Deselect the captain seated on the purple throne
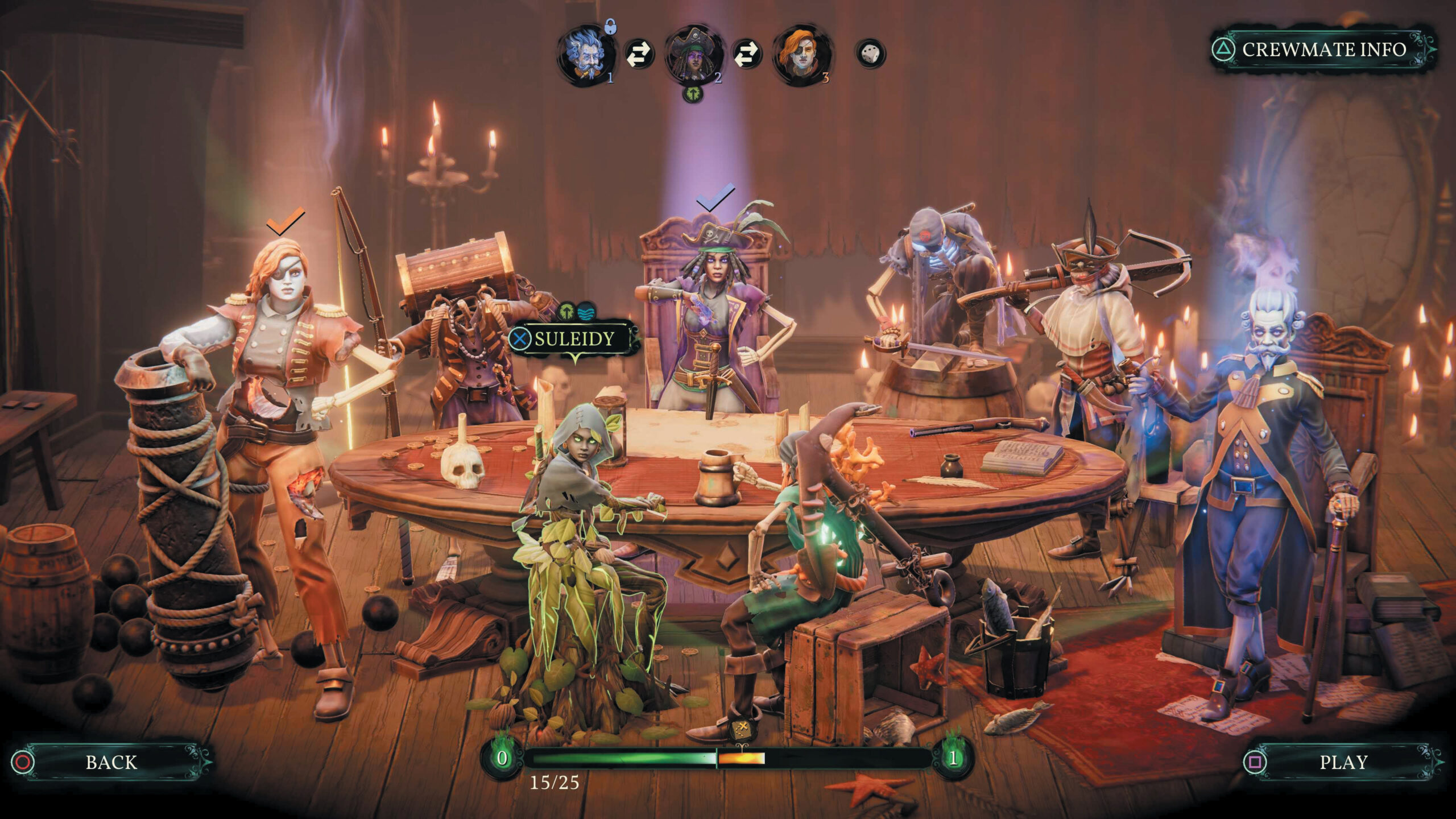 pos(711,318)
